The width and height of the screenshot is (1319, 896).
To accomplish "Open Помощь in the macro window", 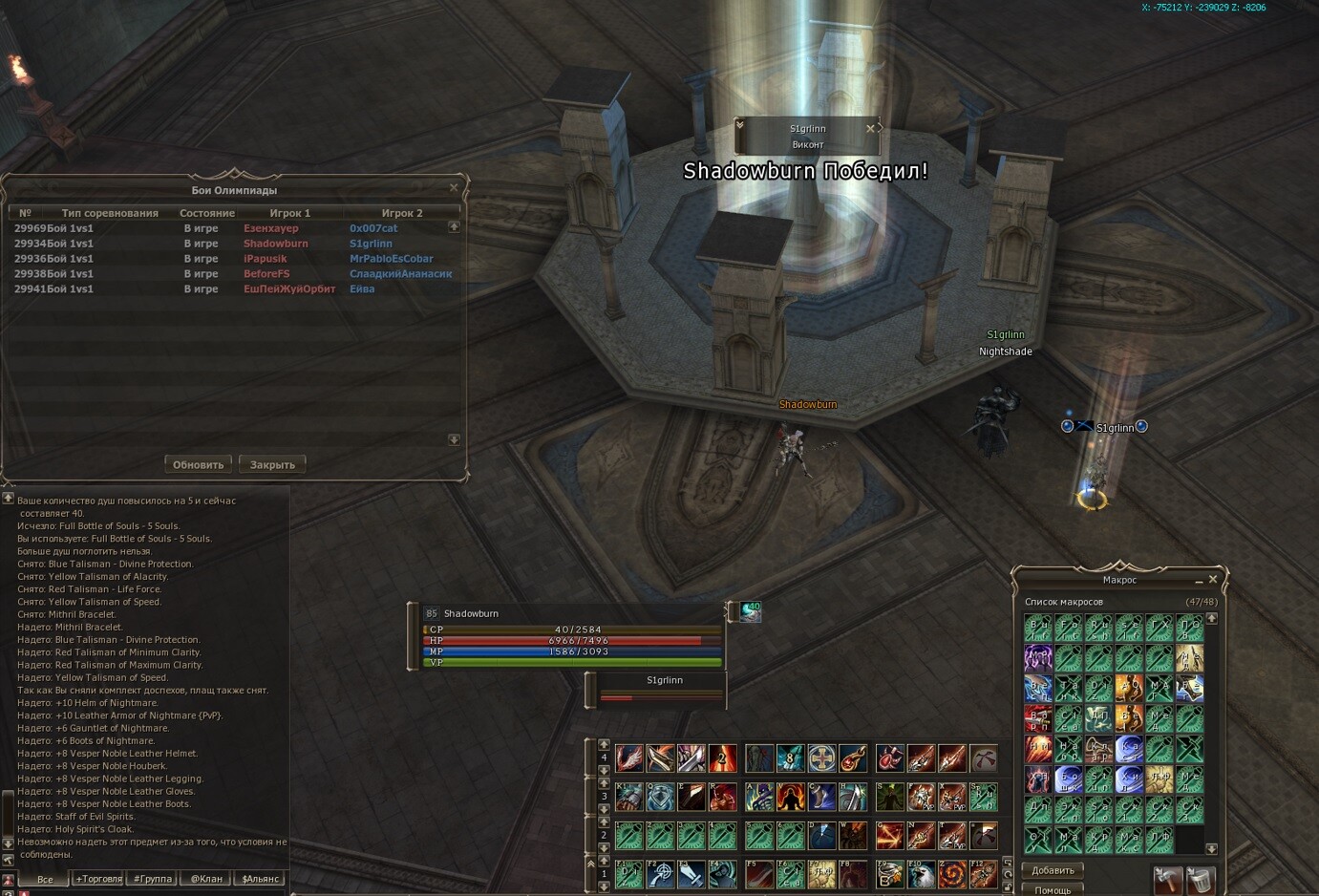I will 1053,890.
